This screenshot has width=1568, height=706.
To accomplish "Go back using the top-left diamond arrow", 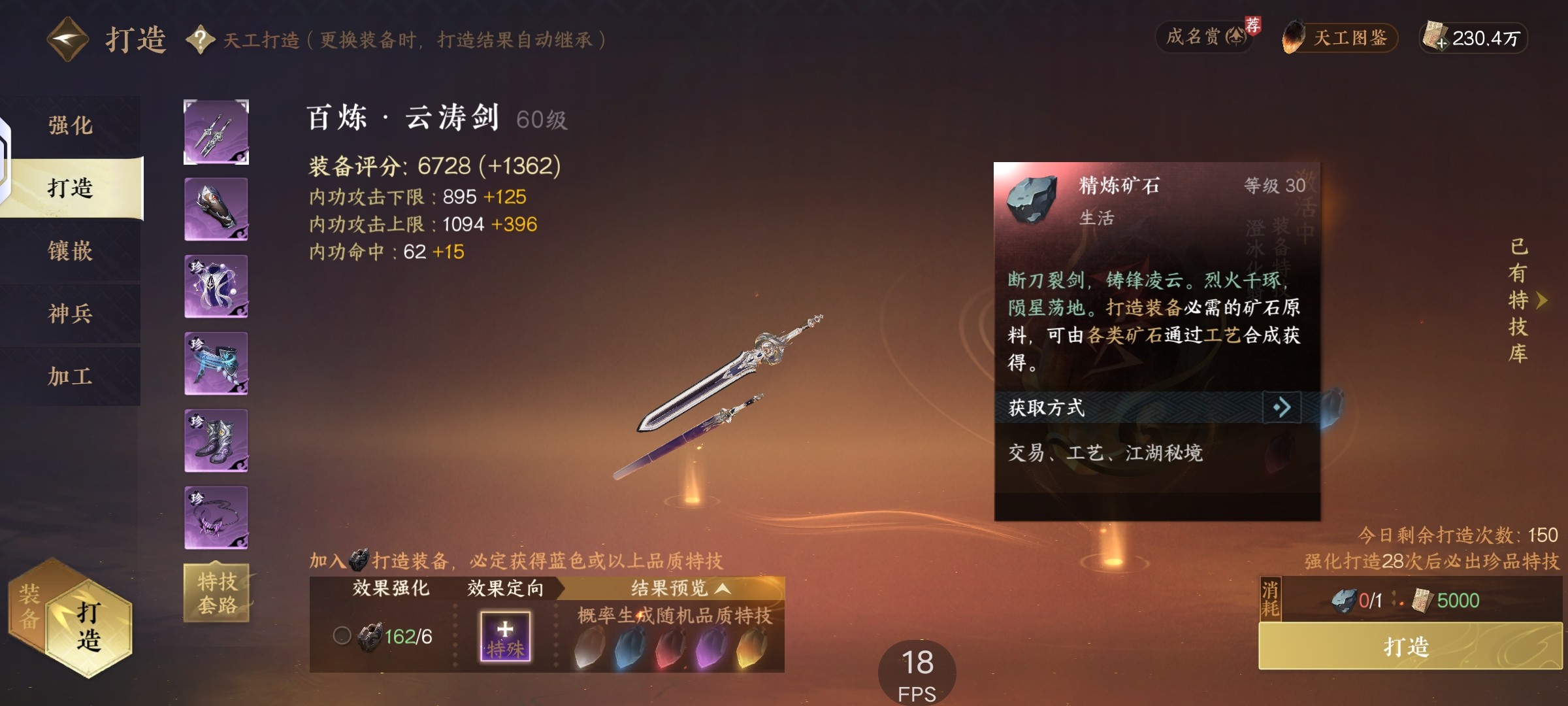I will [67, 39].
